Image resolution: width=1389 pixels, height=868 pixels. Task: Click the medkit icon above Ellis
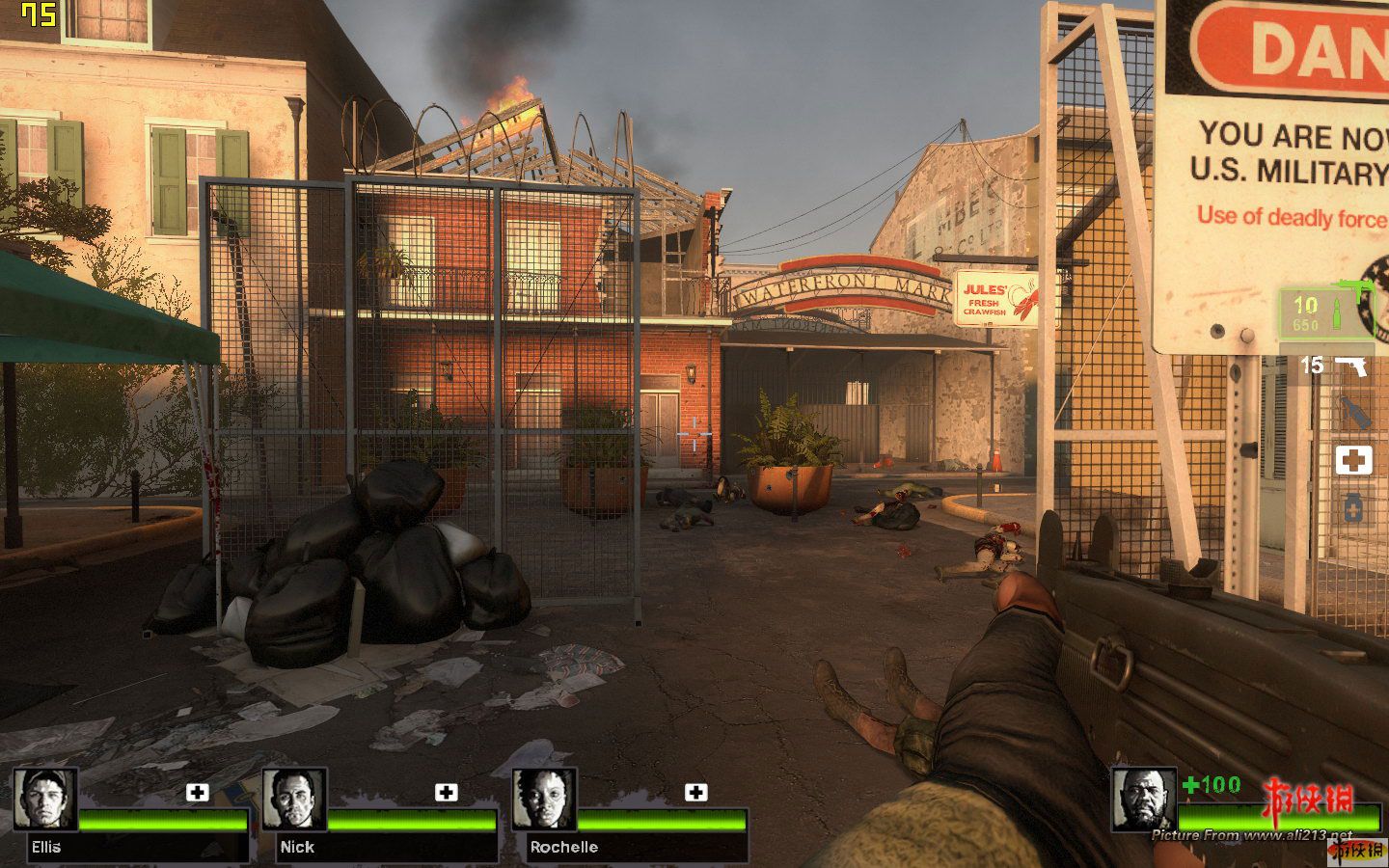click(x=197, y=793)
